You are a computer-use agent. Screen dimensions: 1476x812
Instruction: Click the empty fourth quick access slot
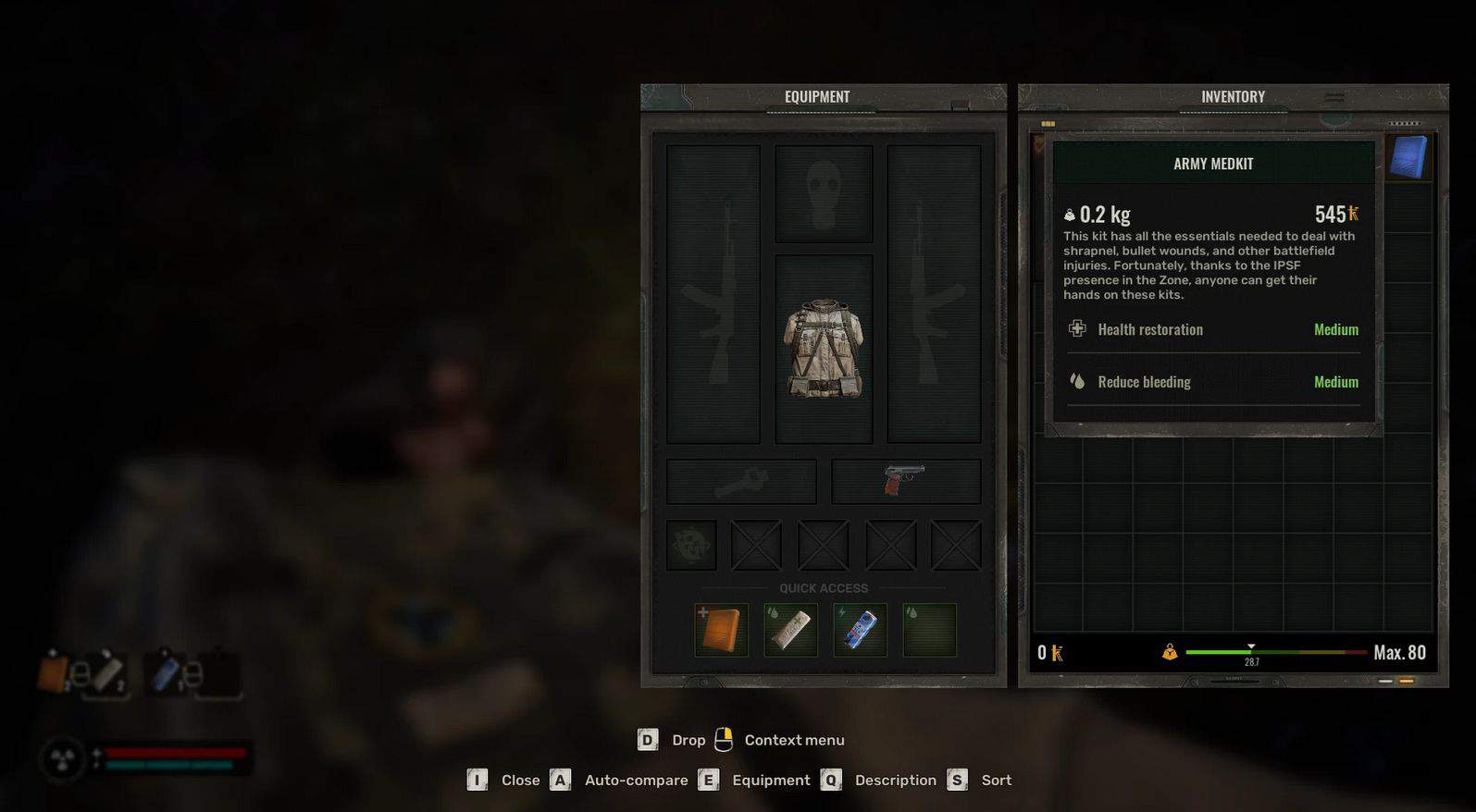click(929, 630)
